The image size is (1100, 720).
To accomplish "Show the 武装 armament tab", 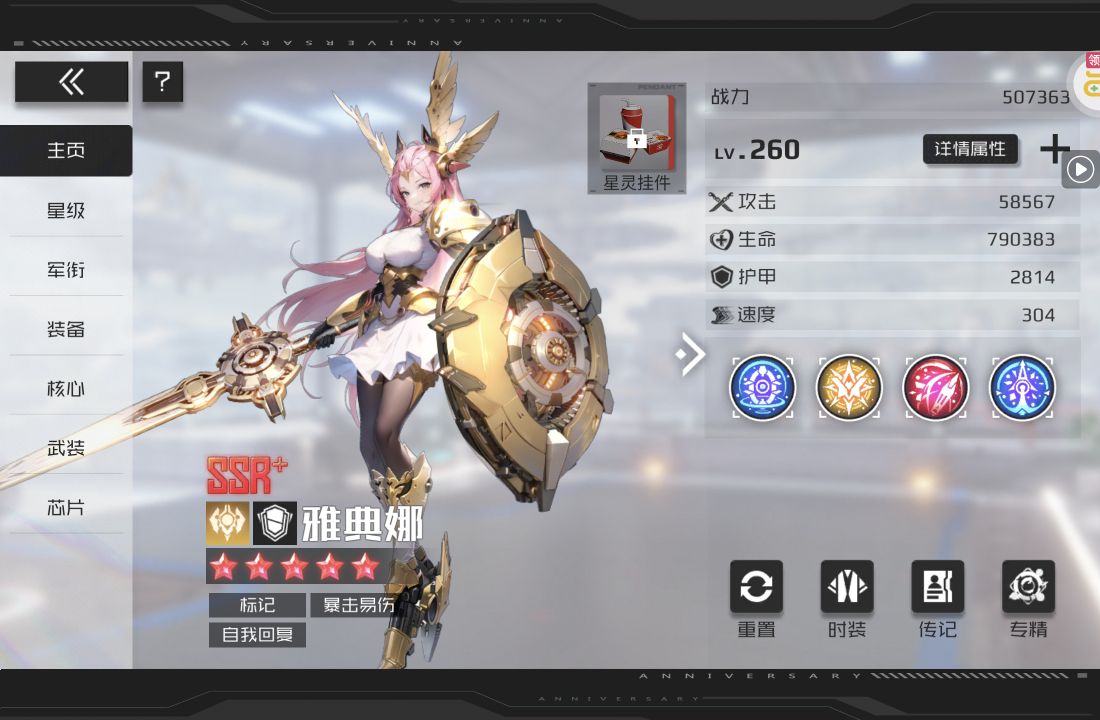I will click(x=66, y=448).
